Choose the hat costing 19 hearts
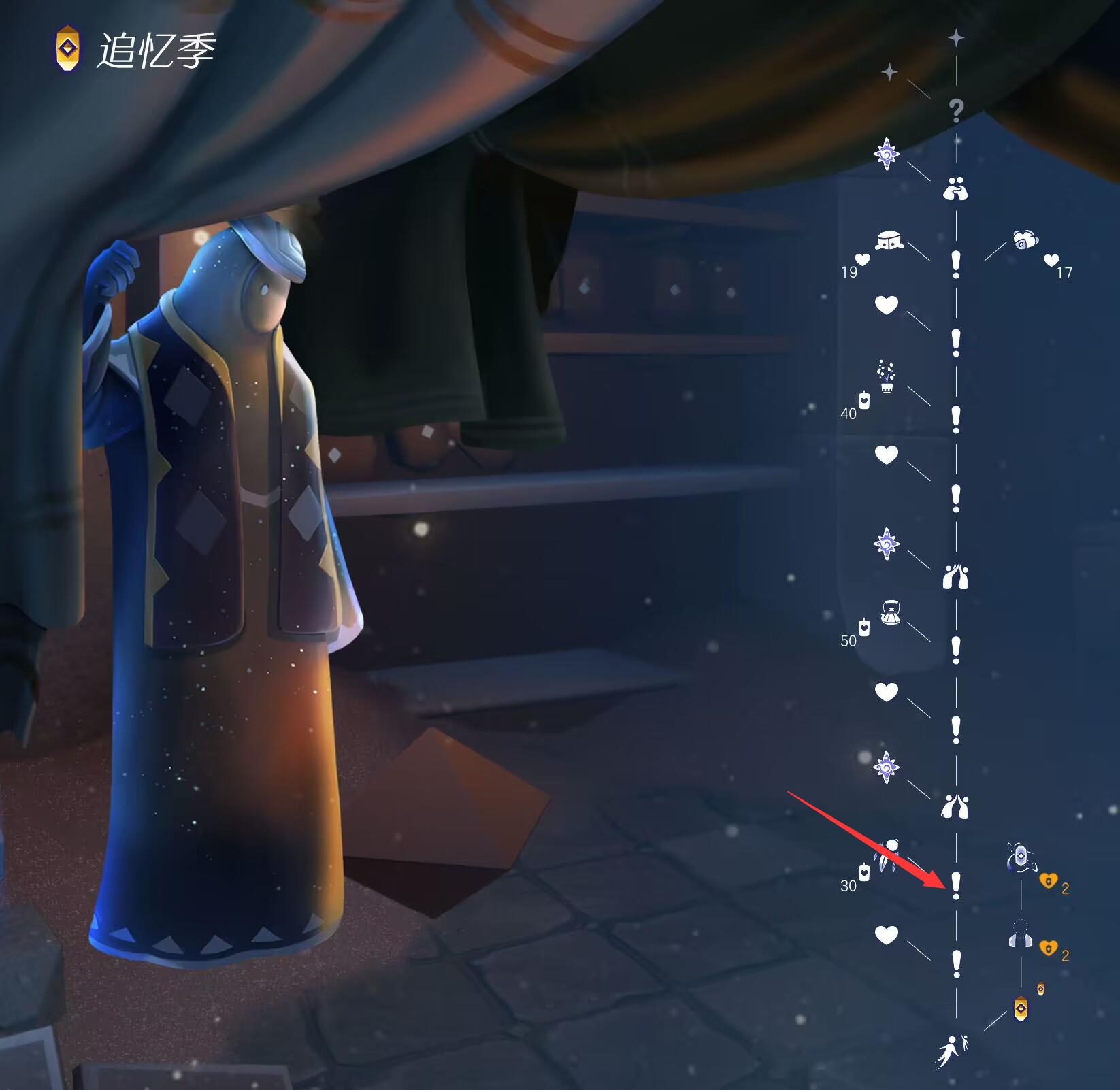The width and height of the screenshot is (1120, 1090). 889,241
